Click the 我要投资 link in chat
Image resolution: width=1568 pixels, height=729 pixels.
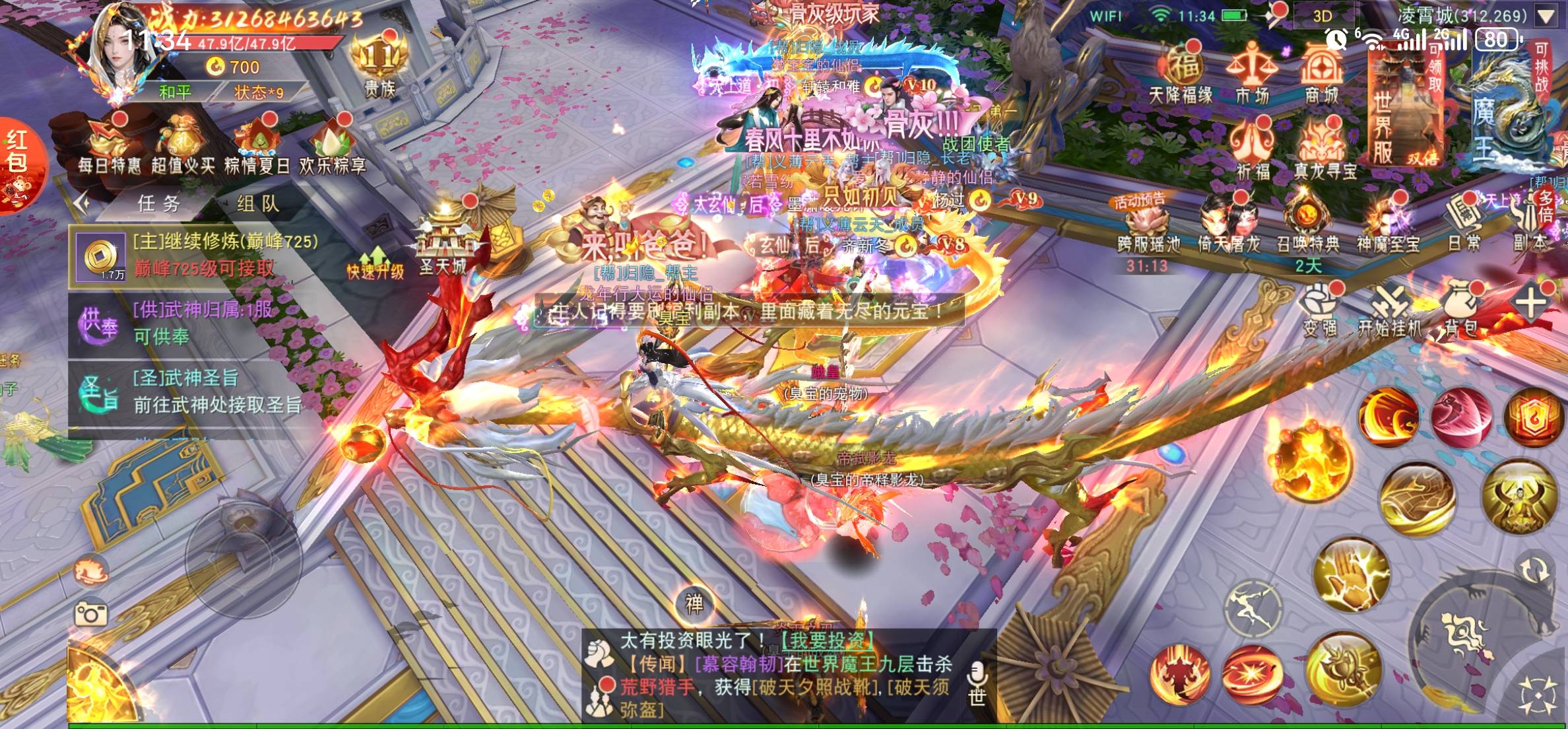point(828,641)
